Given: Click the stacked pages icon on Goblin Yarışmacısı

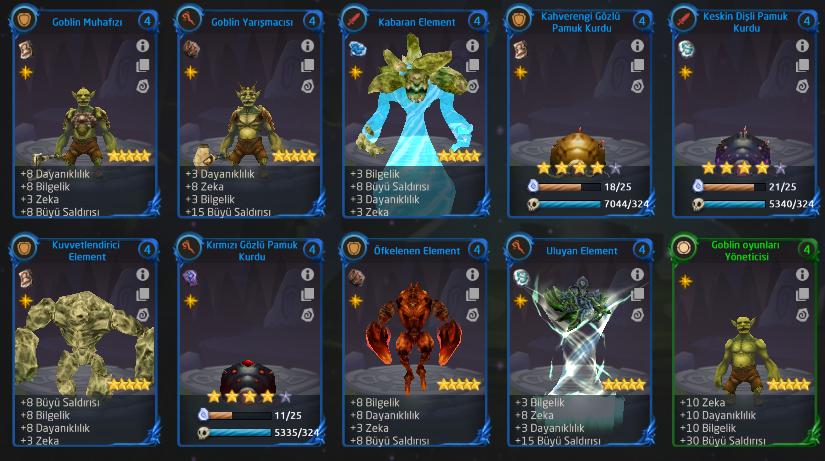Looking at the screenshot, I should [x=306, y=66].
